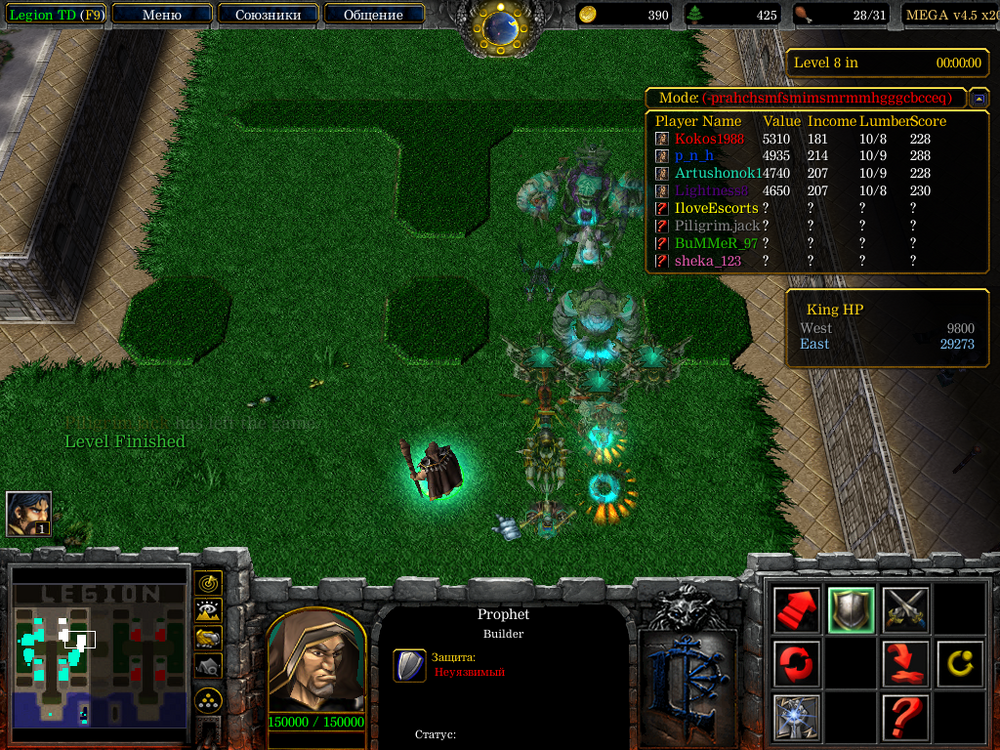Toggle minimap creep camps display button
This screenshot has height=750, width=1000.
(208, 664)
